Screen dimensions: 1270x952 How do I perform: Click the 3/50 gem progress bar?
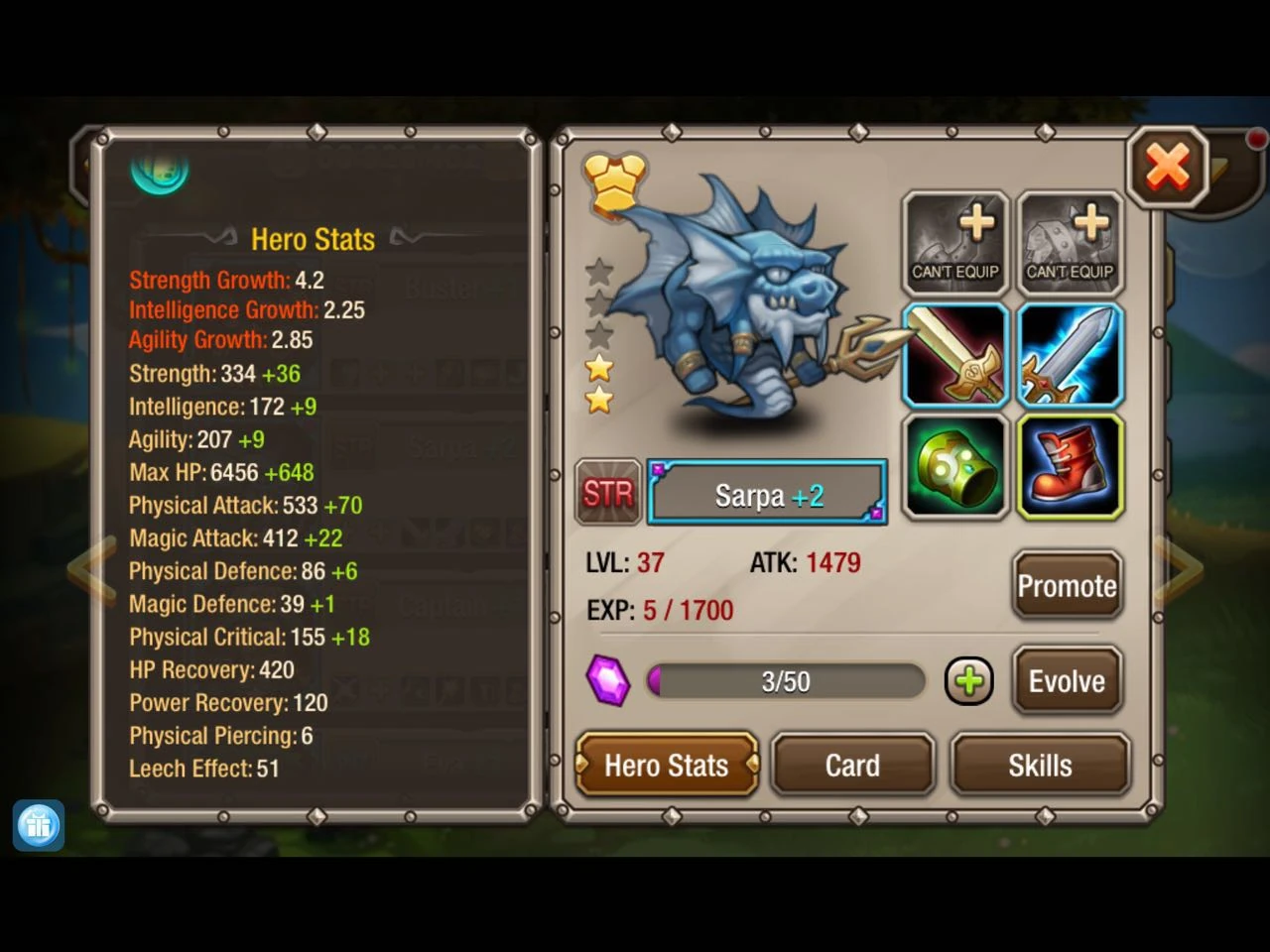785,680
